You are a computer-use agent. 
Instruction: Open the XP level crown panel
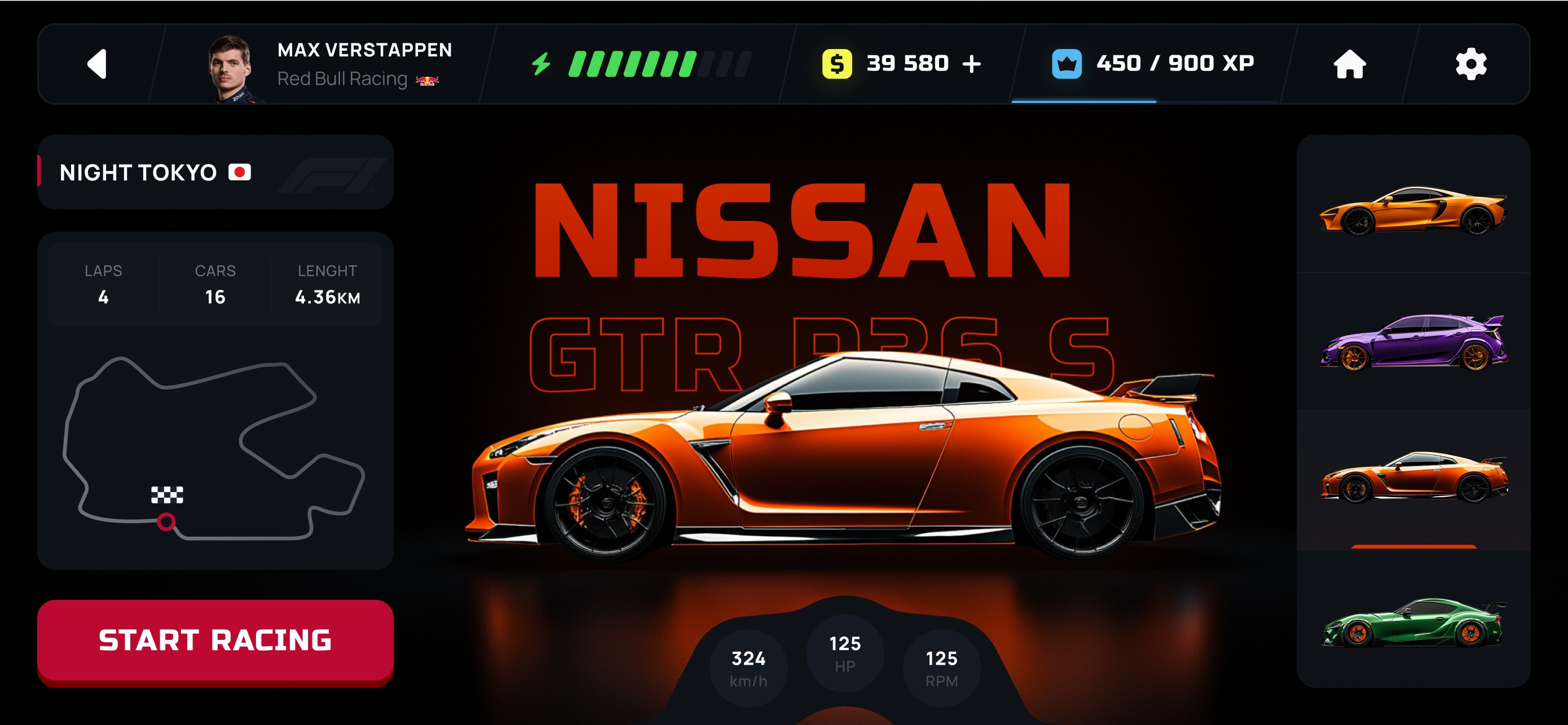pyautogui.click(x=1152, y=64)
